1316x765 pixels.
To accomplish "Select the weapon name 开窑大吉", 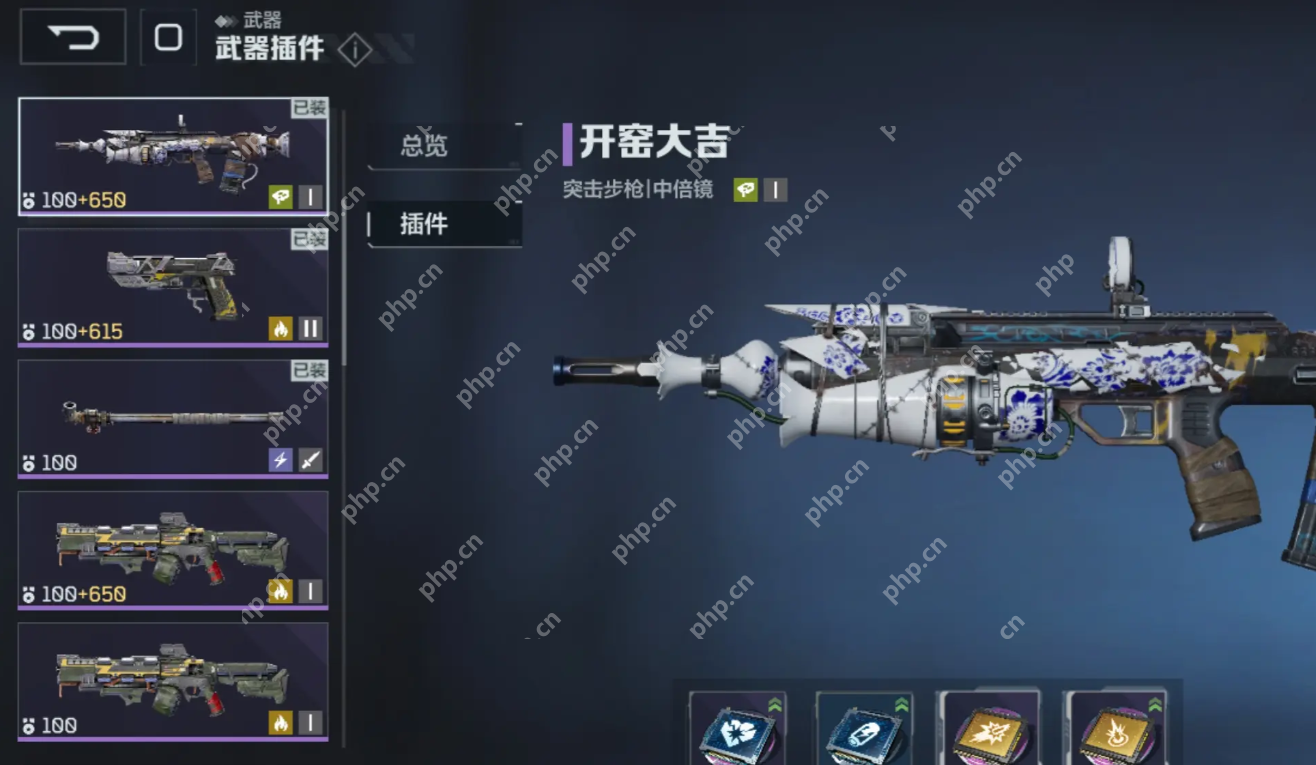I will point(655,140).
